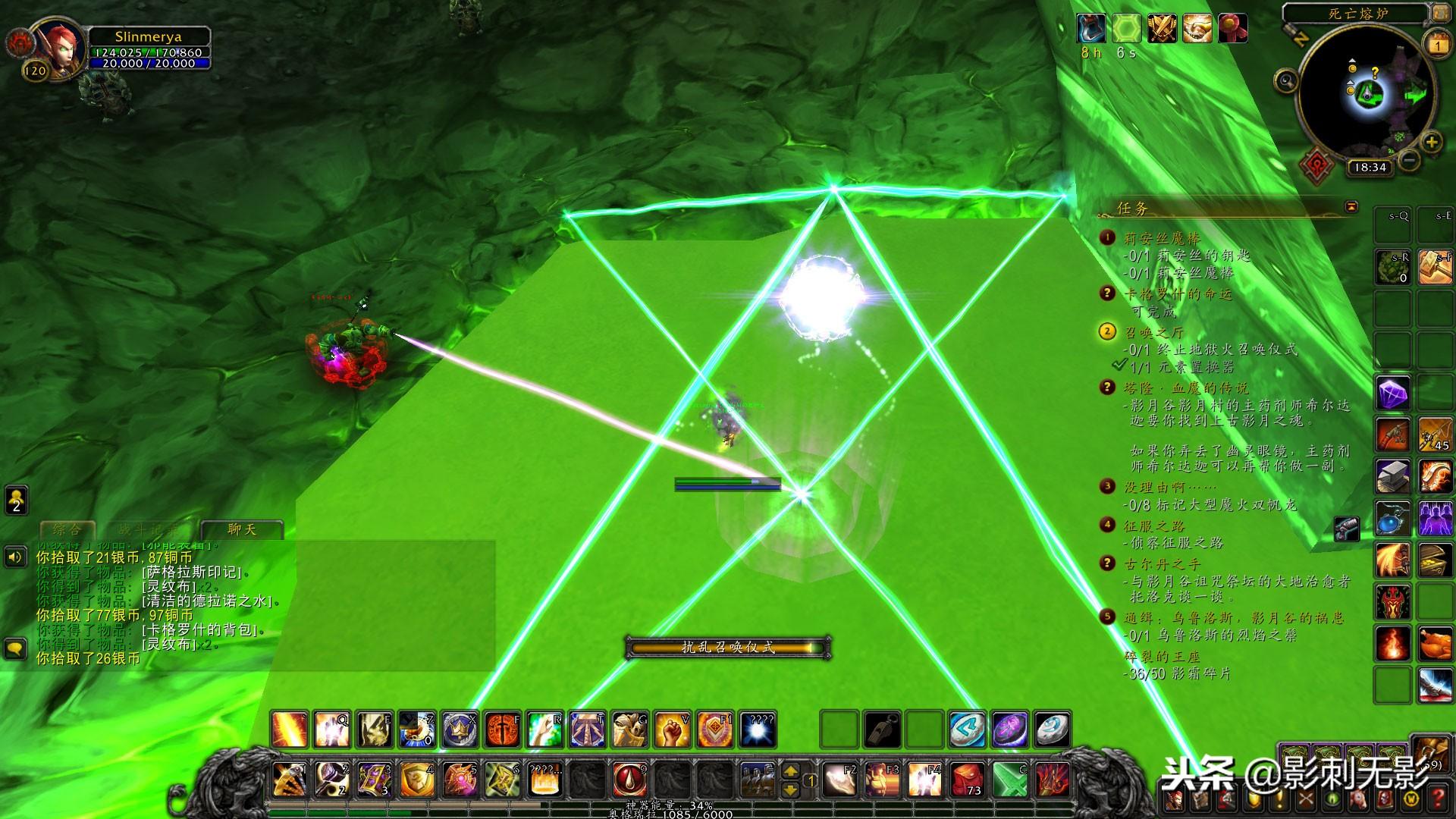Click the minimap tracking magnifier button
The image size is (1456, 819).
(x=1286, y=80)
